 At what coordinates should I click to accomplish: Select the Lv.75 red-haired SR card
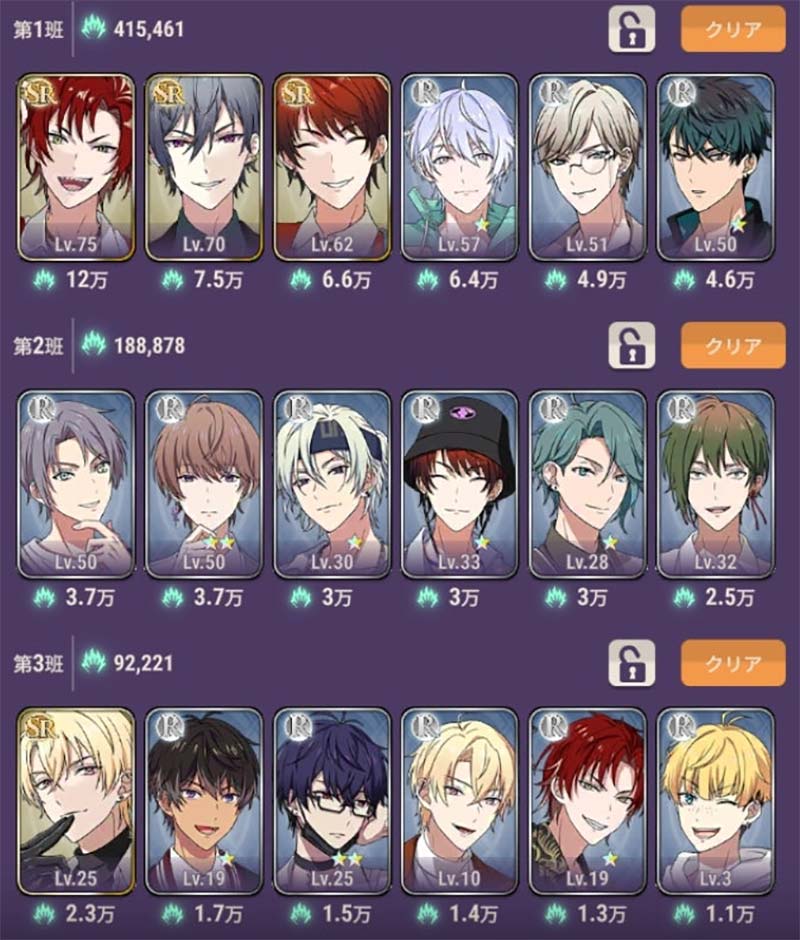pos(76,167)
